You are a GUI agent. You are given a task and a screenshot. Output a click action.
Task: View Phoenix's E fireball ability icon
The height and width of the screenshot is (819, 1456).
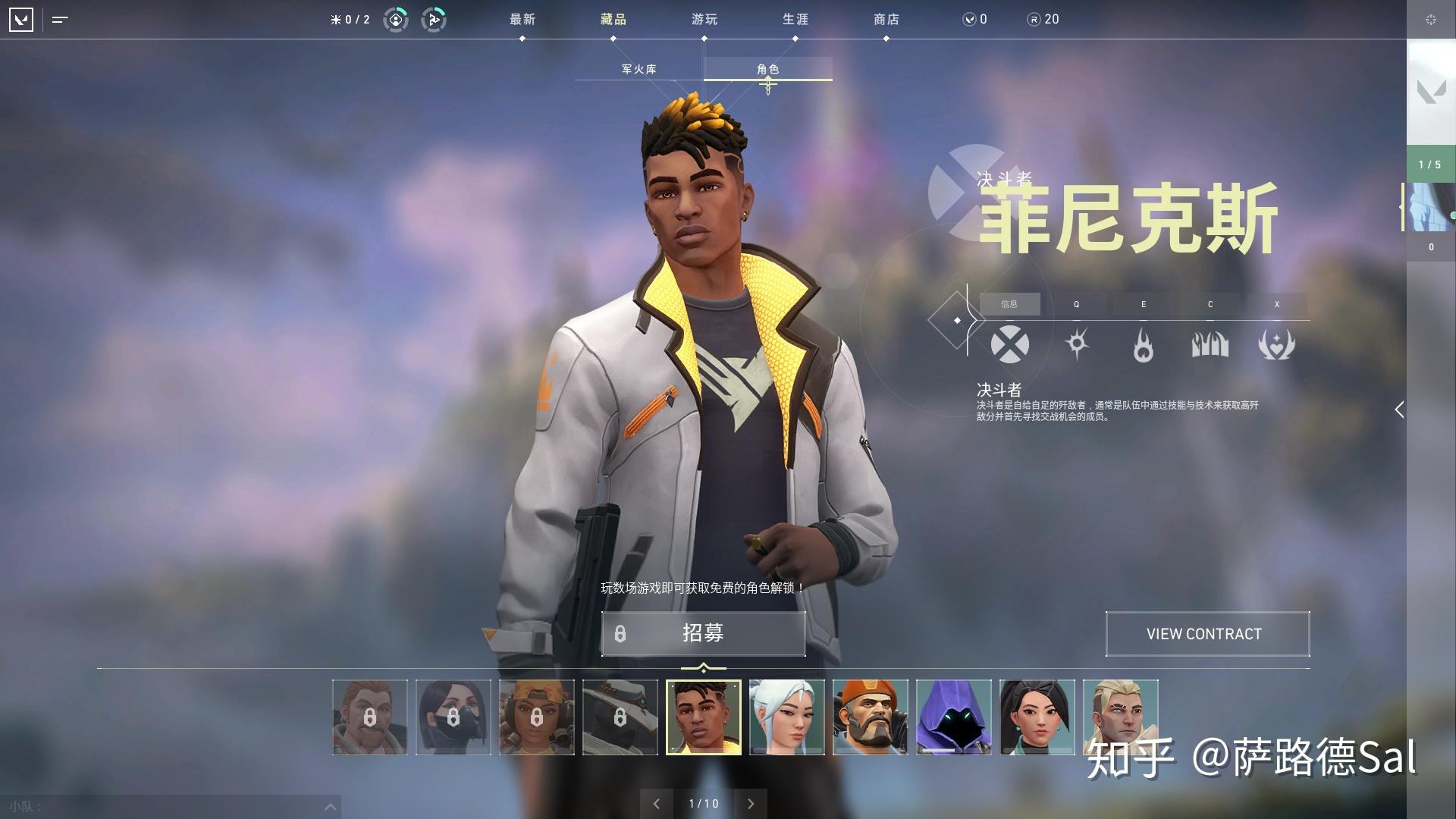(1144, 344)
